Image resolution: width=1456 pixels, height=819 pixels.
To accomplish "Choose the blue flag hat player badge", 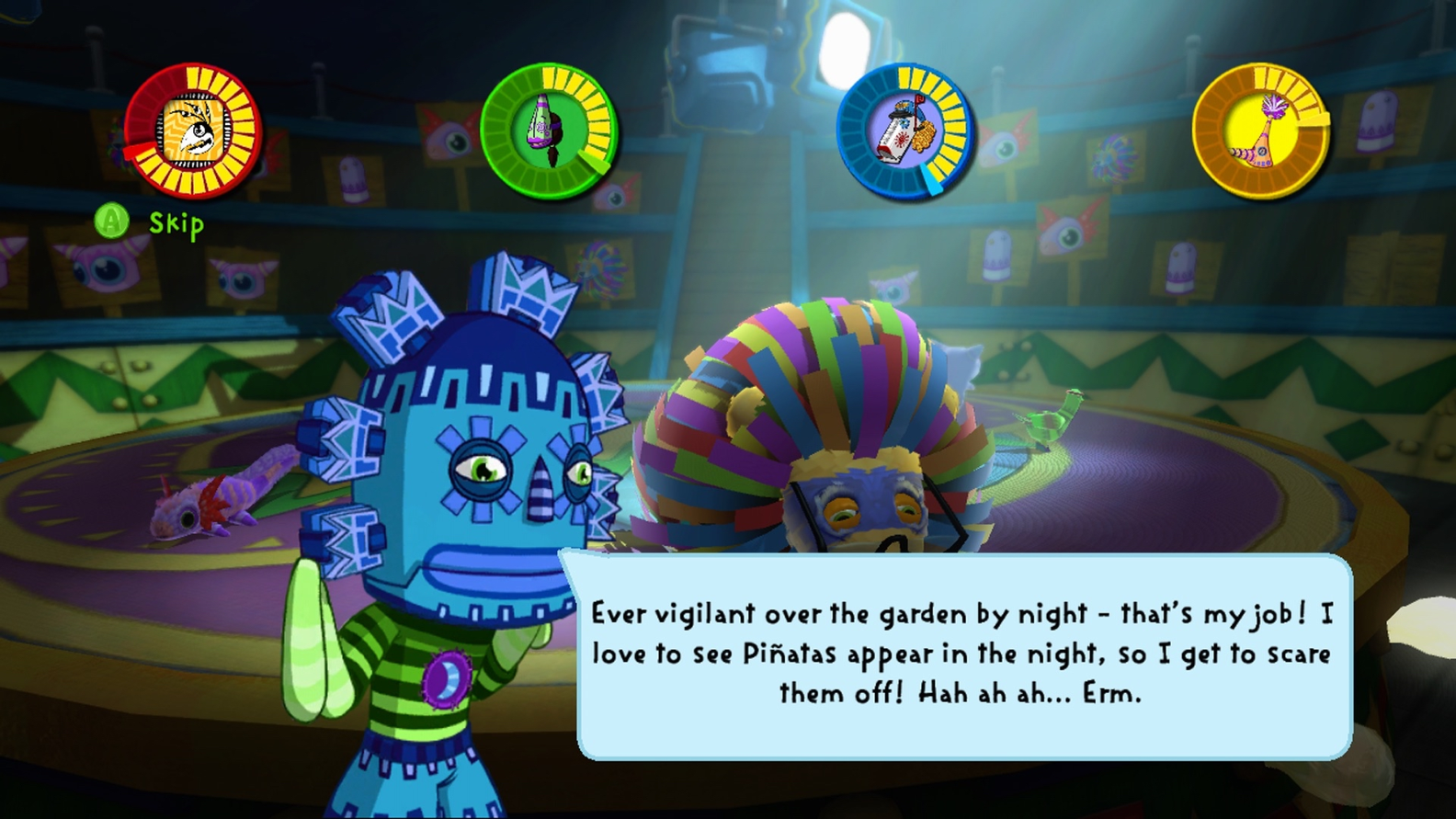I will (904, 131).
